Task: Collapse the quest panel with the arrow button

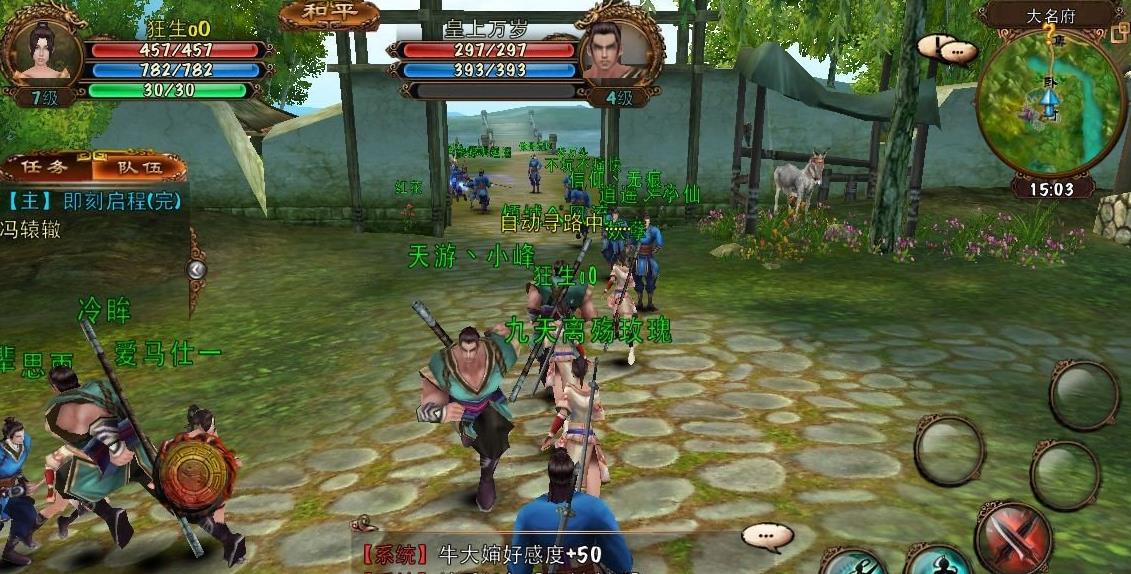Action: pyautogui.click(x=197, y=268)
